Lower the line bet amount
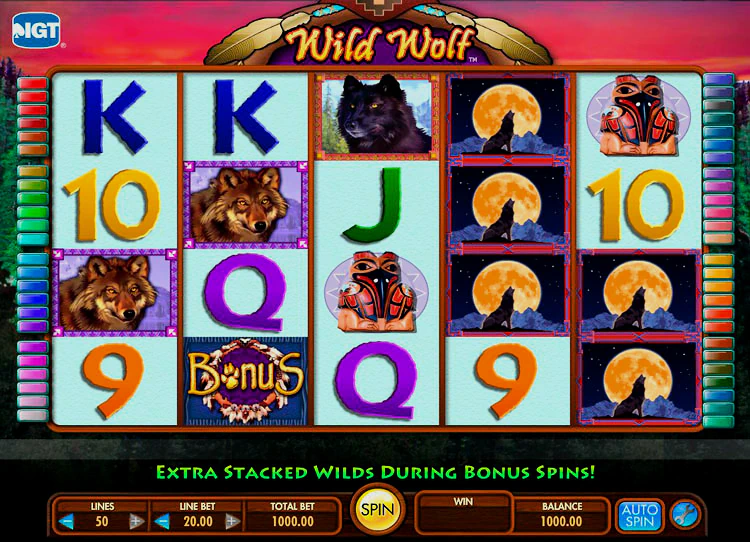The height and width of the screenshot is (542, 750). (x=163, y=521)
